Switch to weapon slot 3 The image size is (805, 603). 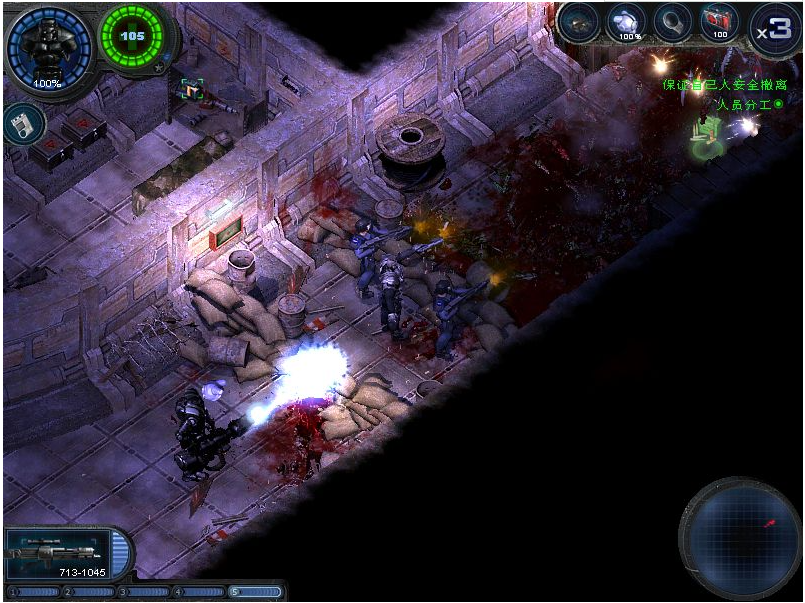(144, 592)
